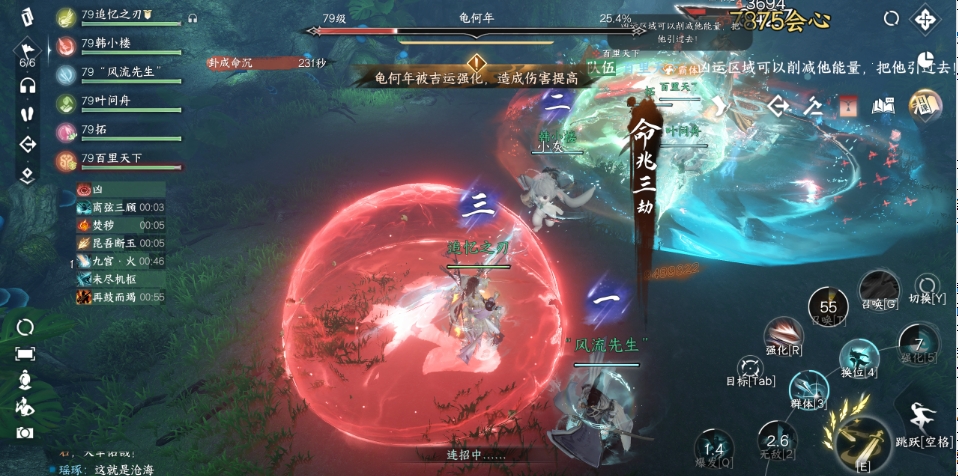Image resolution: width=958 pixels, height=476 pixels.
Task: Click the camera screenshot icon at bottom left
Action: point(25,432)
